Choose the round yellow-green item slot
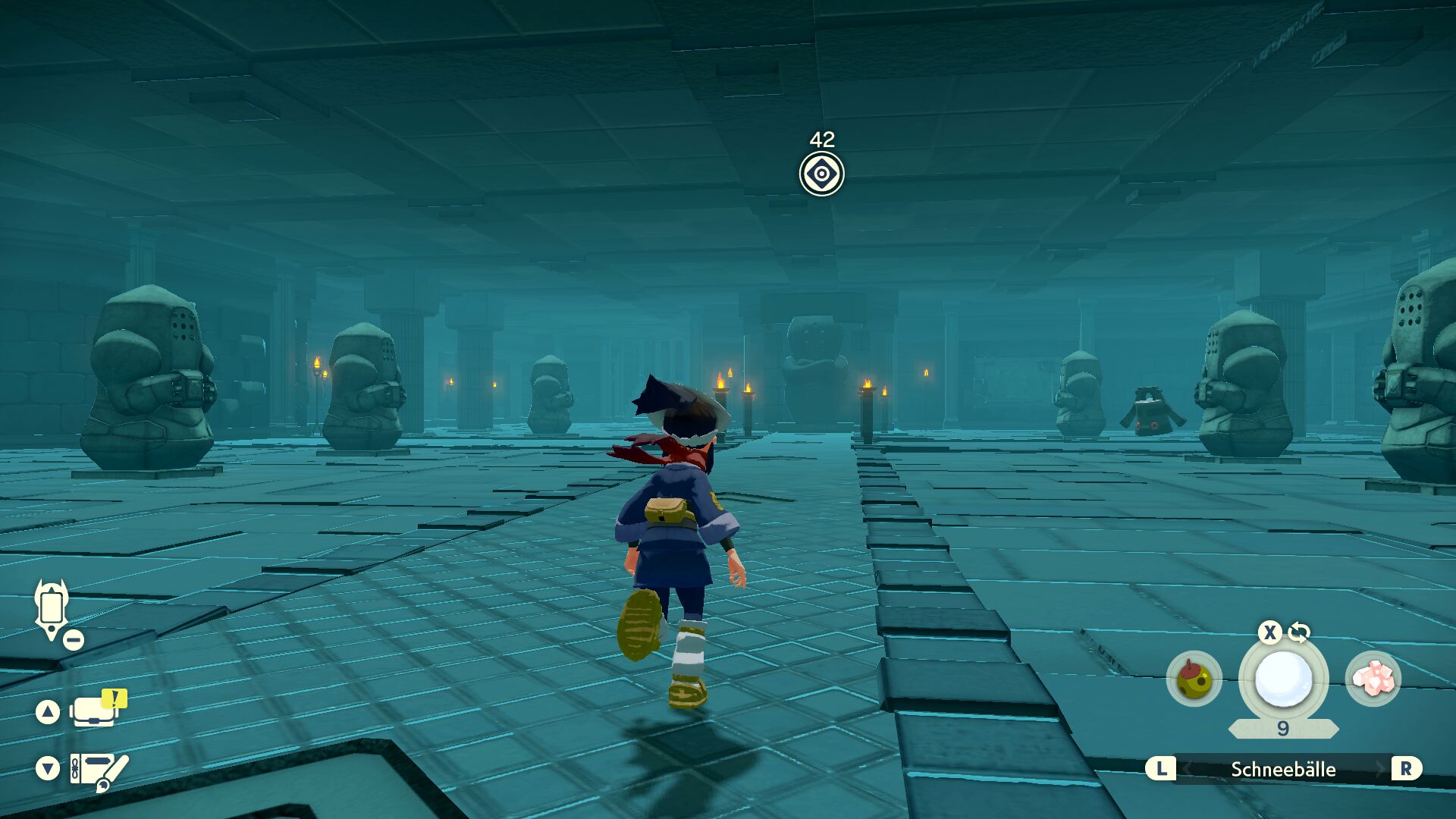This screenshot has height=819, width=1456. pyautogui.click(x=1194, y=679)
